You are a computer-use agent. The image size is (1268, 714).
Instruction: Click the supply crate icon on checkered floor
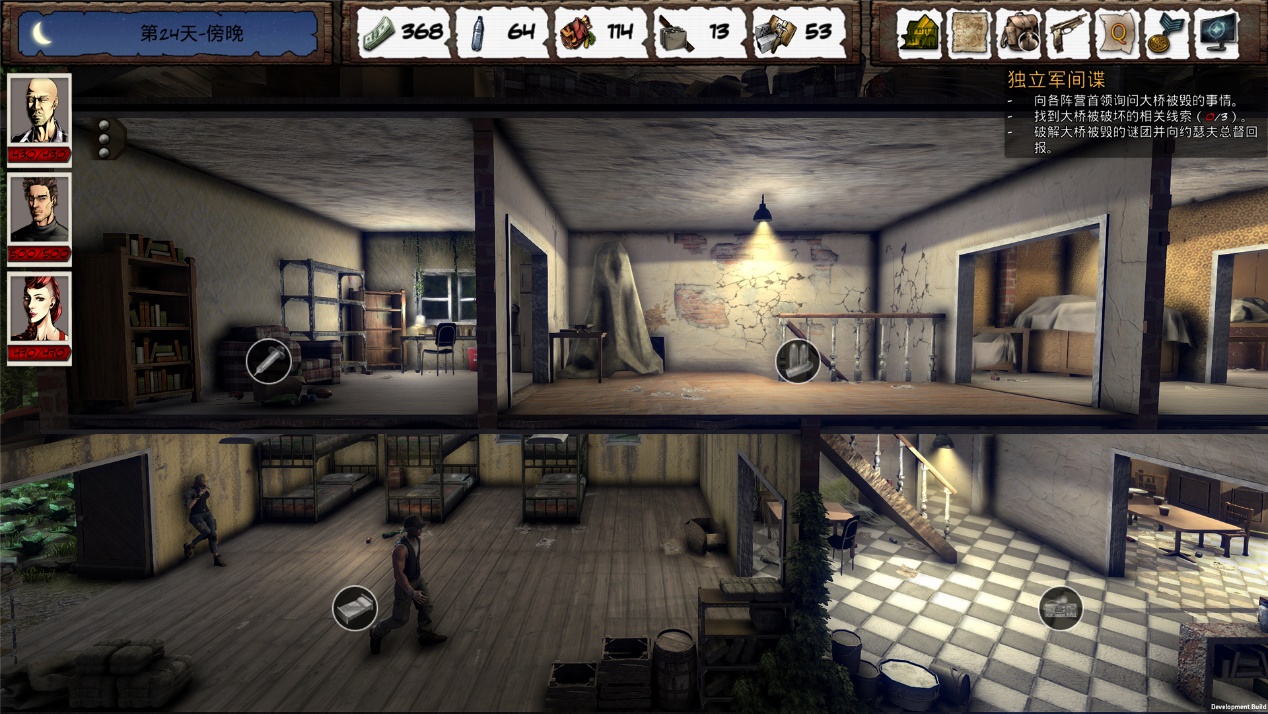1061,607
